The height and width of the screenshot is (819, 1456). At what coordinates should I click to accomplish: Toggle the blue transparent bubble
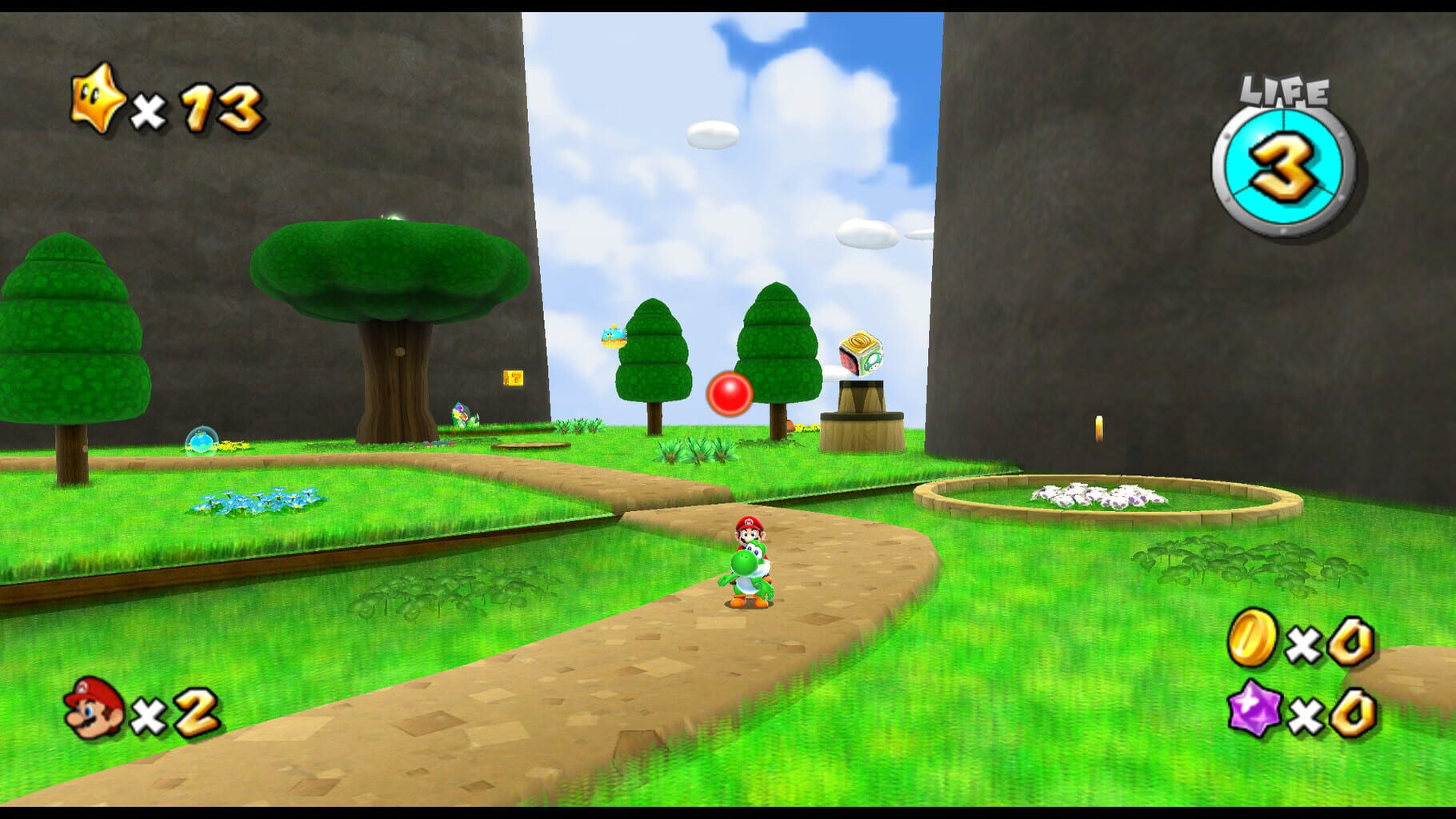point(202,438)
